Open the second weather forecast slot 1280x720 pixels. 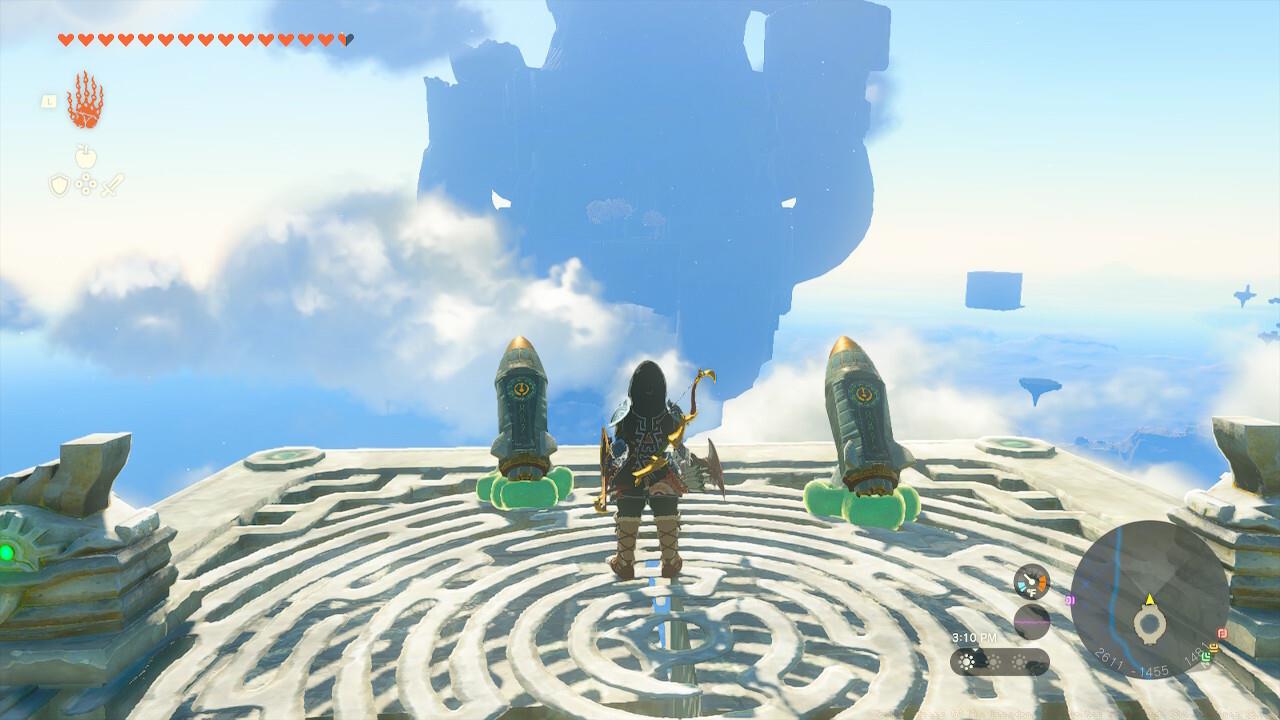tap(994, 661)
